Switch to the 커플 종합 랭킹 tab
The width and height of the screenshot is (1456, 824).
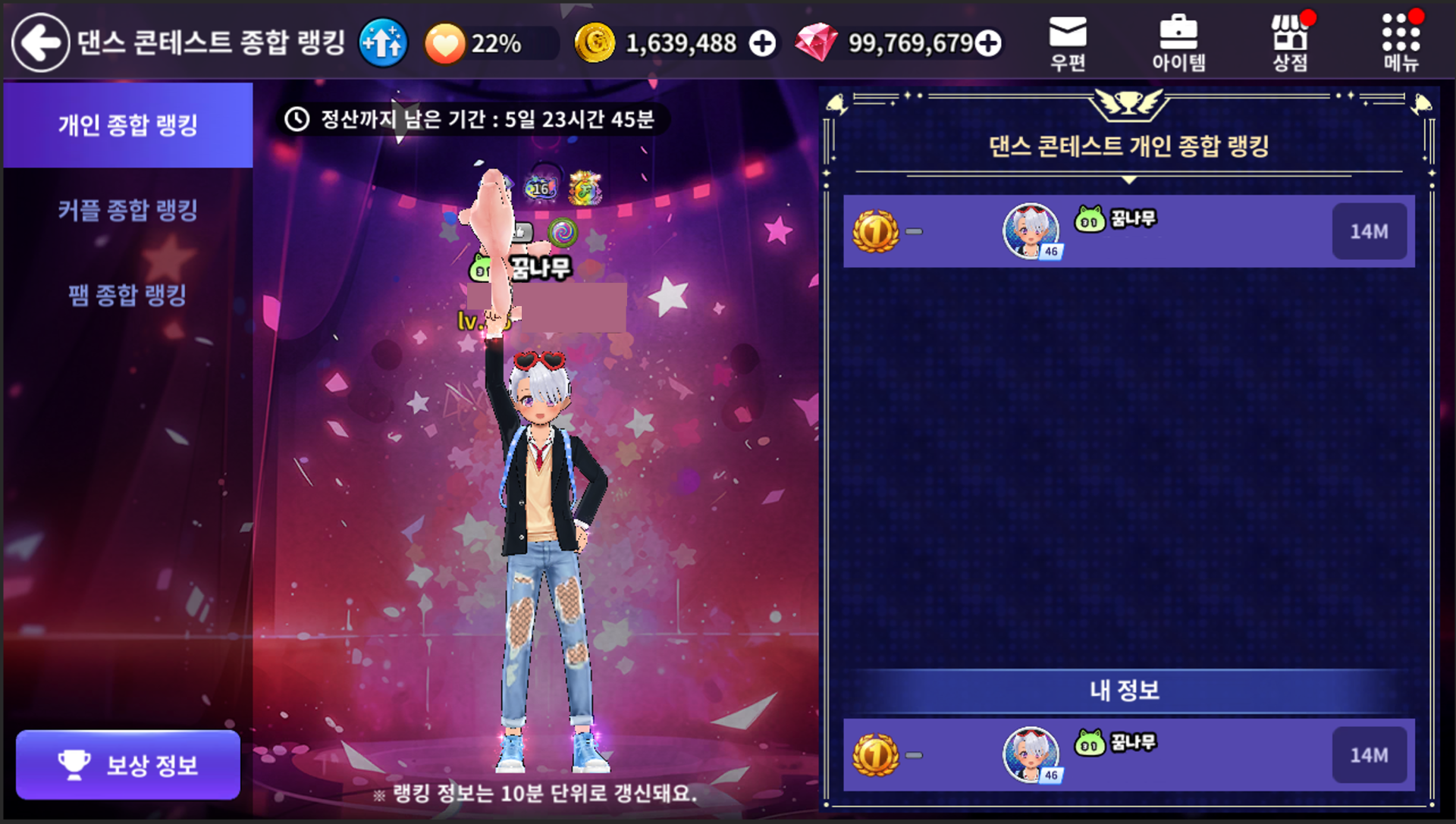click(127, 210)
